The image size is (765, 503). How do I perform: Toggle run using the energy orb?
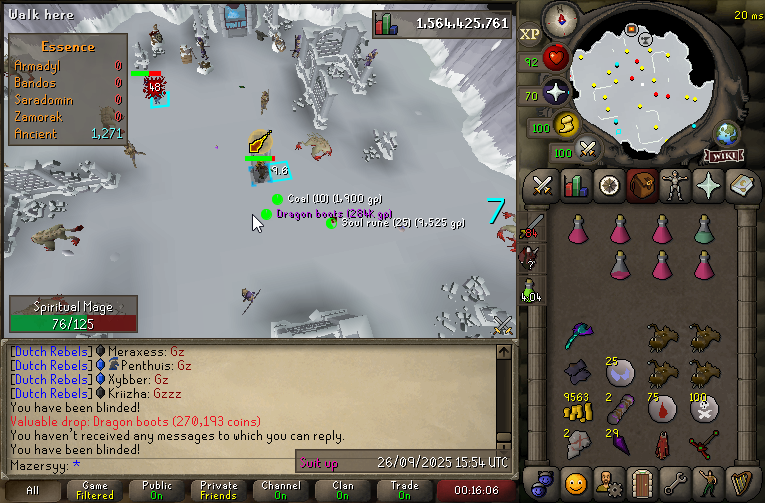pos(567,125)
